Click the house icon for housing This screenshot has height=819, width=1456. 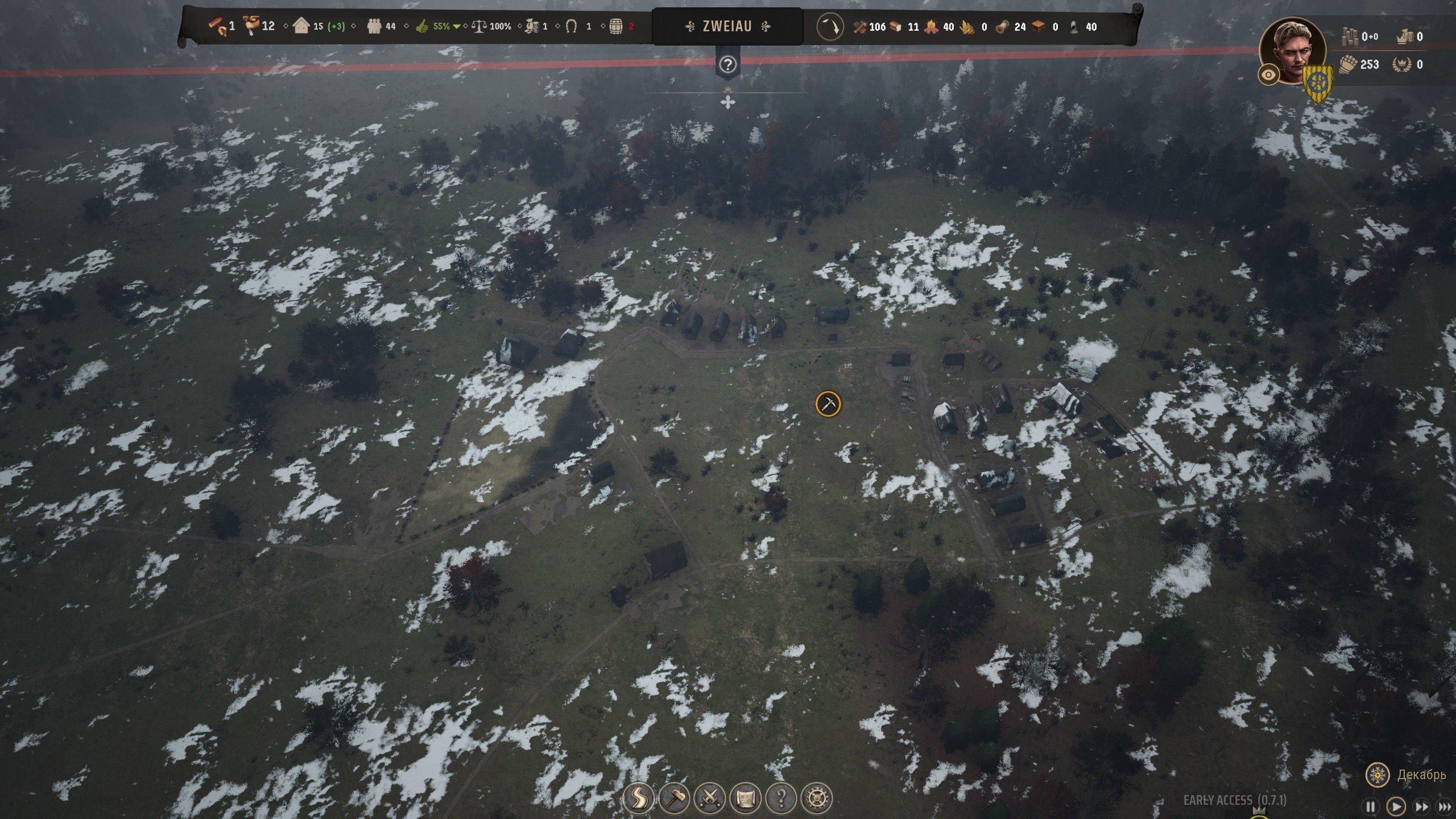click(300, 26)
